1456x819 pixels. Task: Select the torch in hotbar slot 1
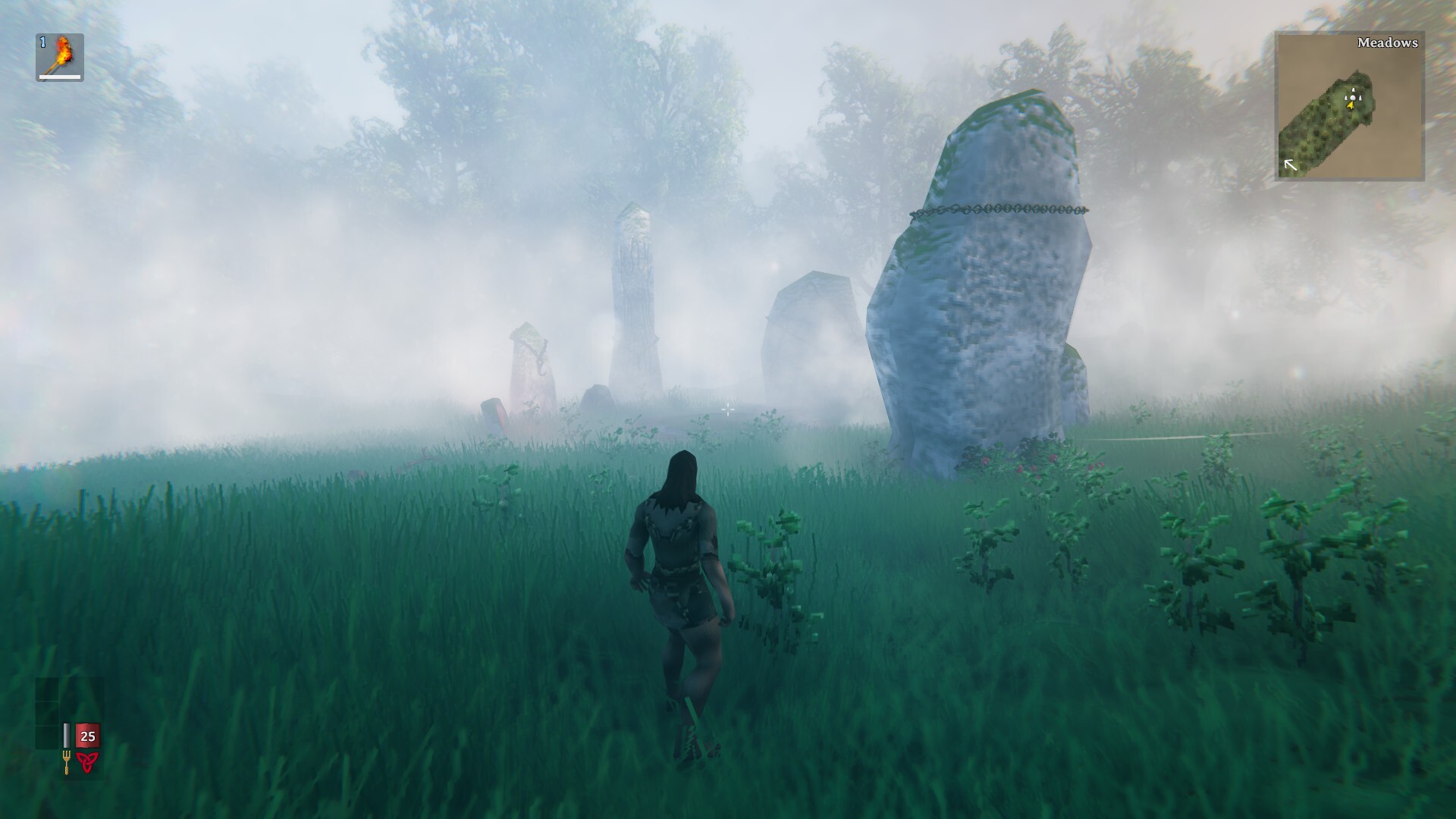pos(60,57)
